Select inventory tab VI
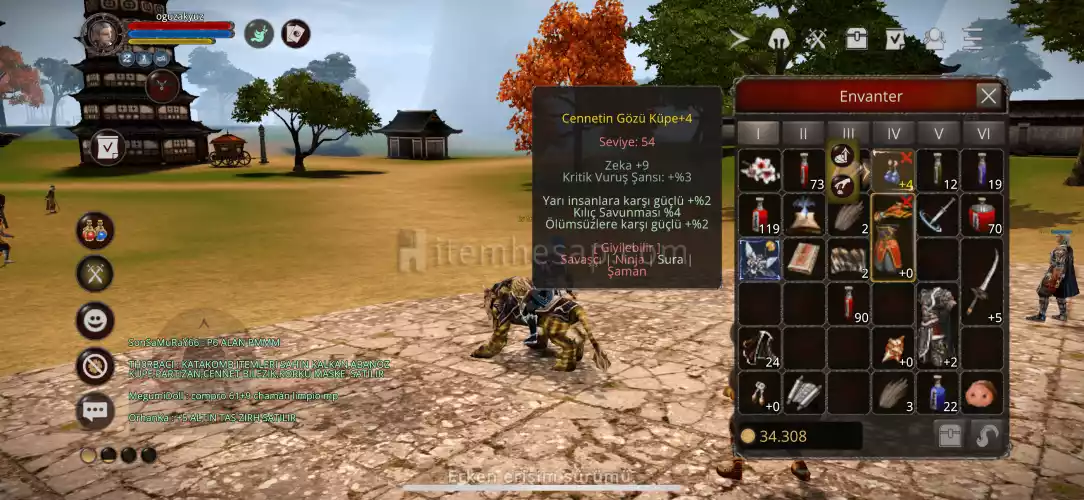Image resolution: width=1084 pixels, height=500 pixels. click(983, 133)
